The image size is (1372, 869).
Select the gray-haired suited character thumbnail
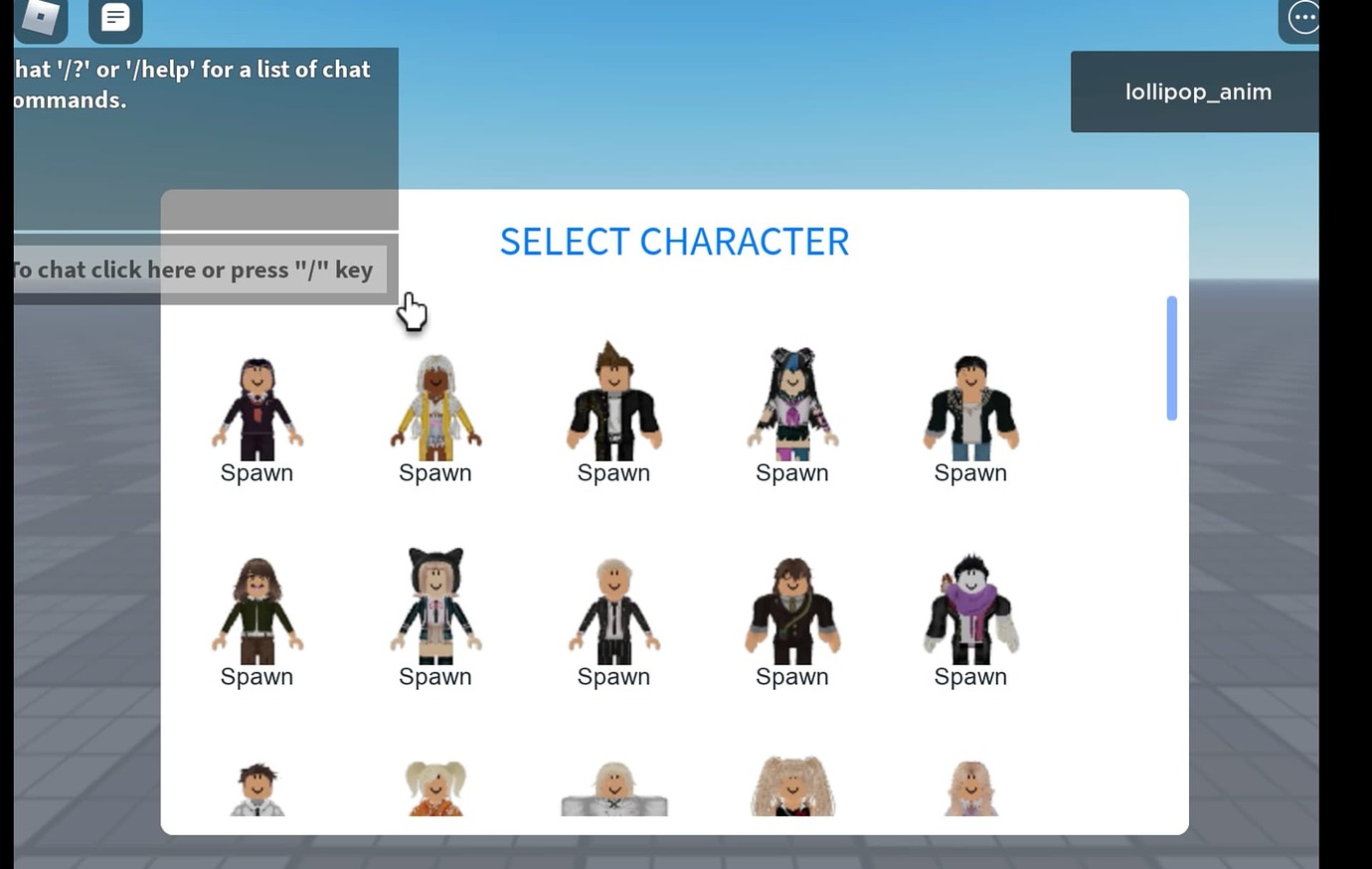tap(613, 608)
